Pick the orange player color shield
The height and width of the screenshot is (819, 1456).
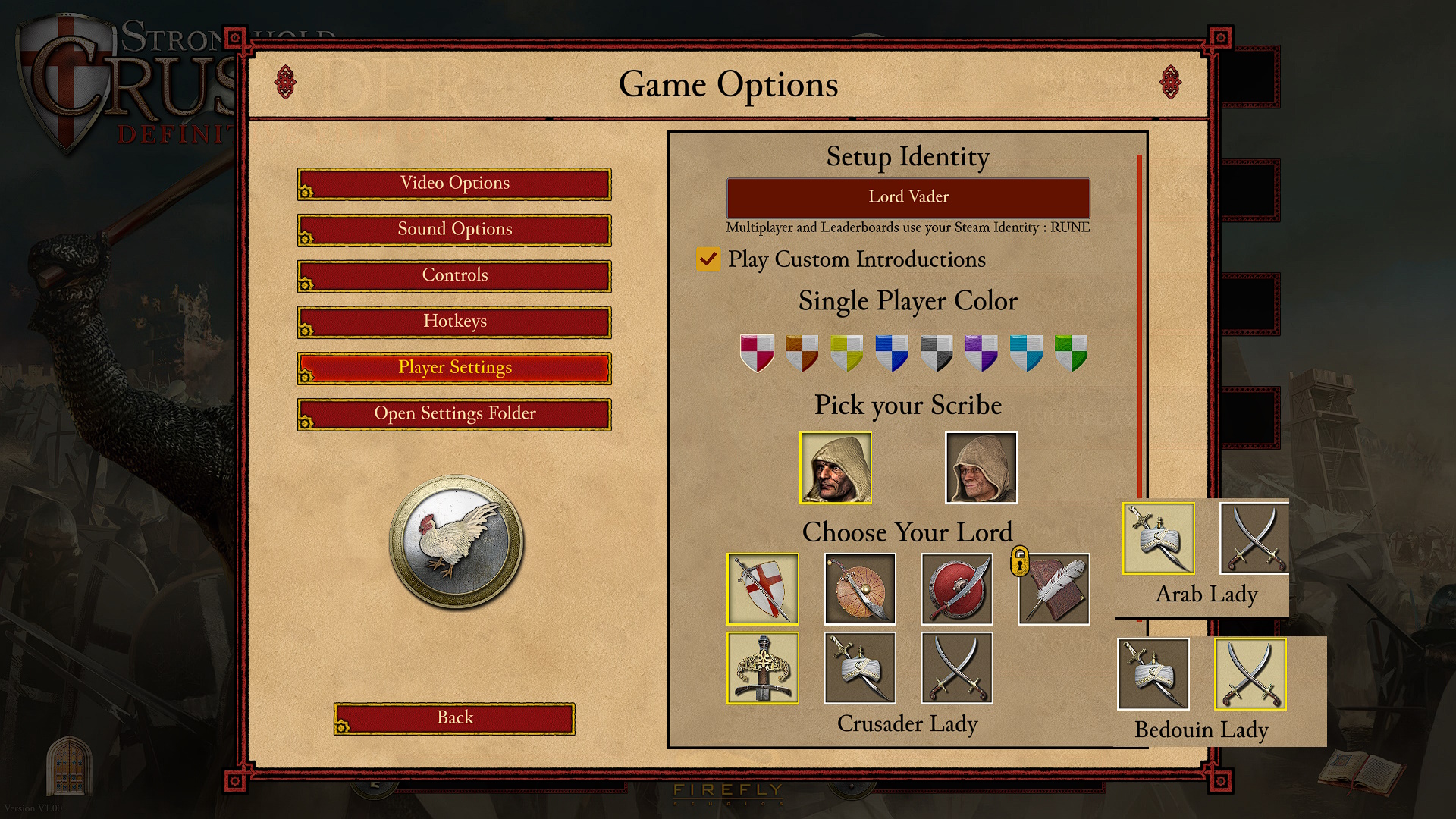(802, 353)
